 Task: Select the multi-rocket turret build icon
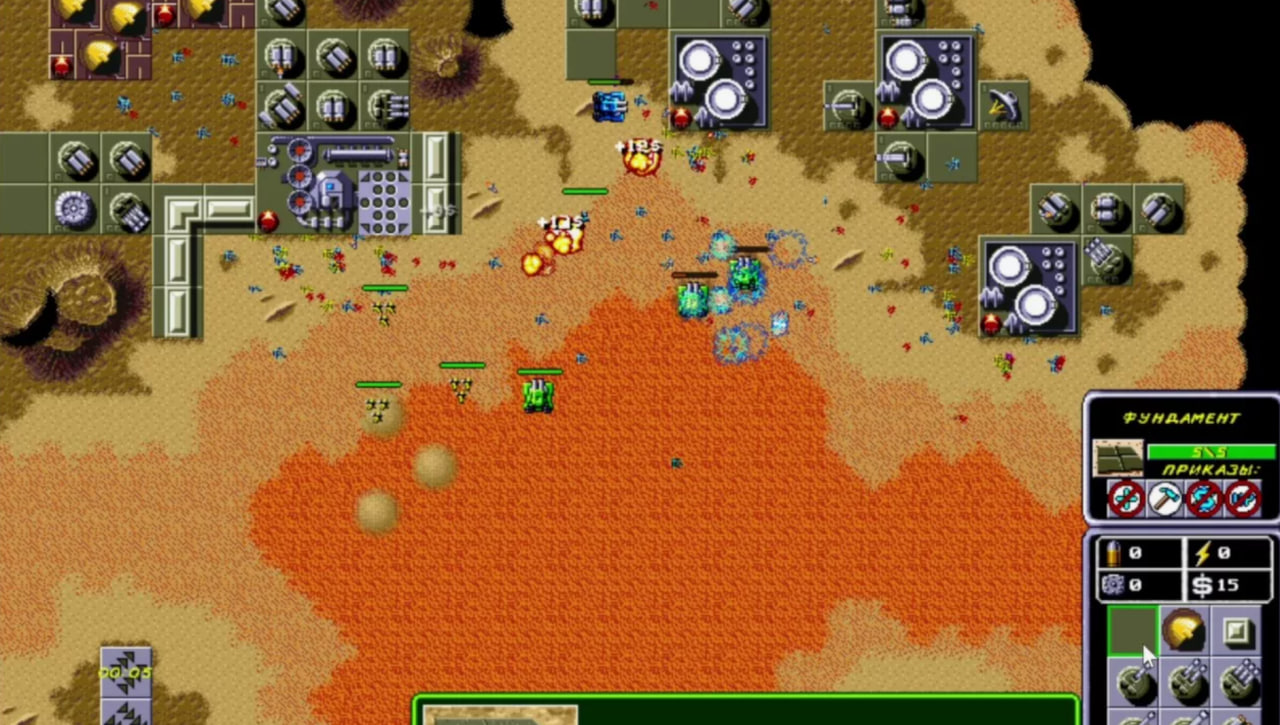1238,681
